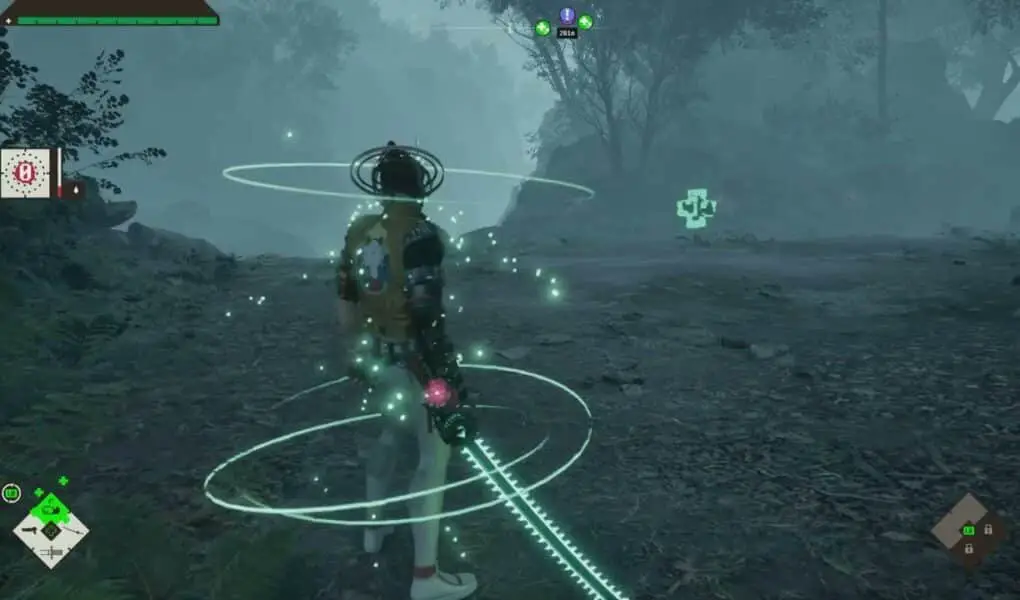This screenshot has width=1020, height=600.
Task: Click the purple exclamation objective marker
Action: (x=567, y=16)
